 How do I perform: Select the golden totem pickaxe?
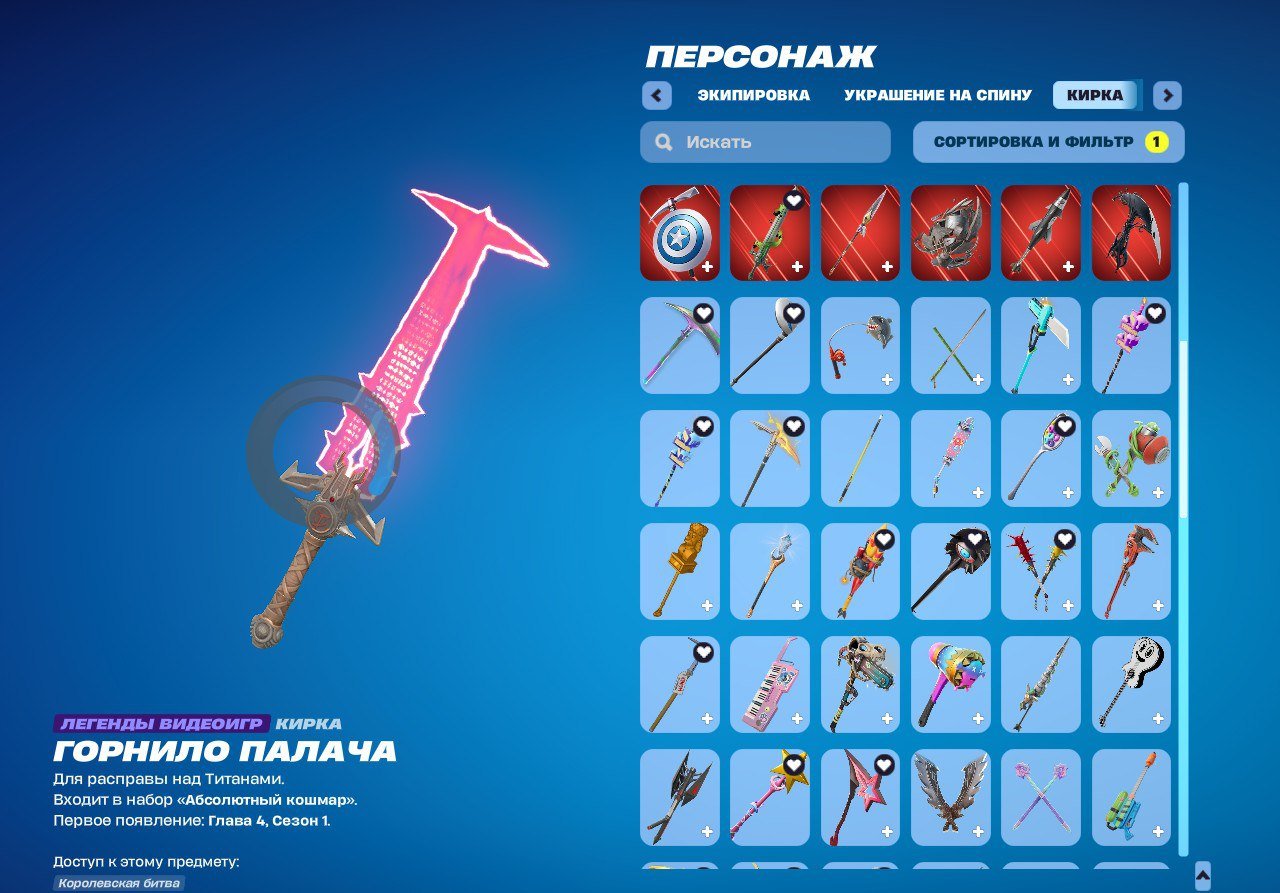[679, 570]
